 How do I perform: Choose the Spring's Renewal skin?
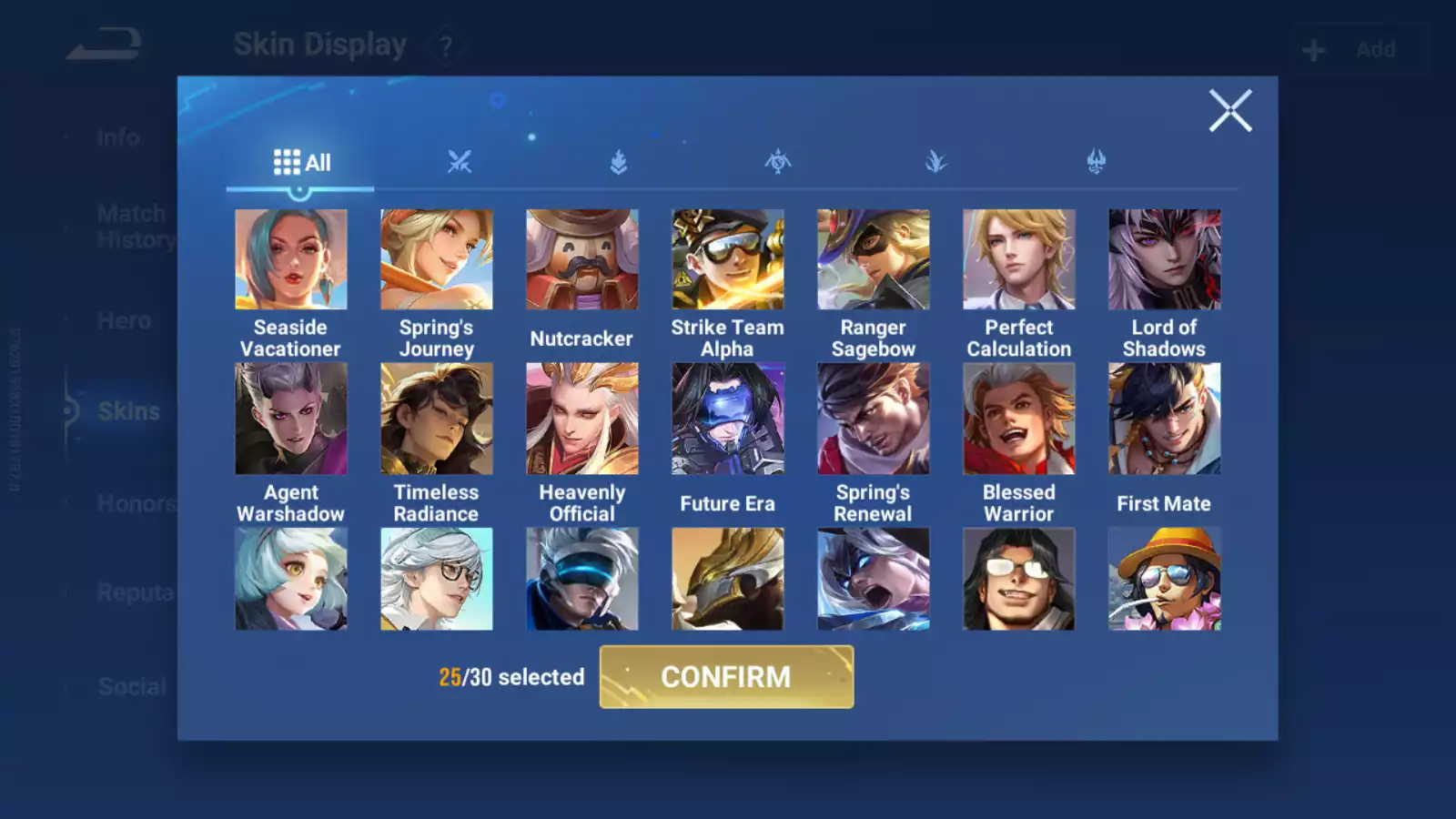tap(874, 419)
